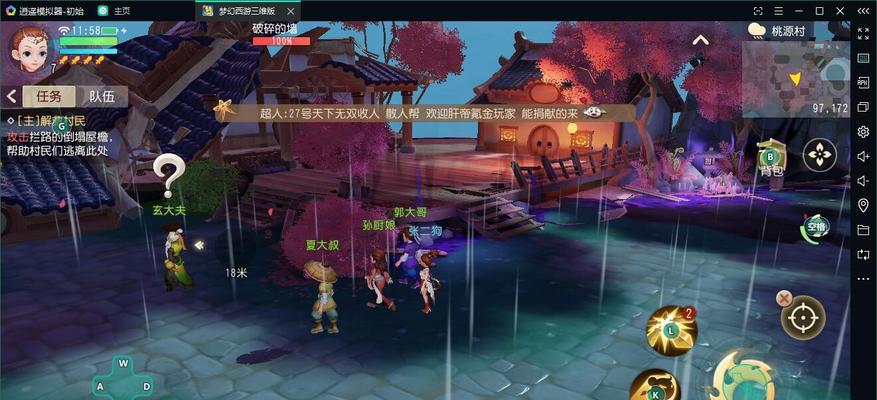Click the 空格 jump button
The width and height of the screenshot is (877, 400).
[817, 228]
